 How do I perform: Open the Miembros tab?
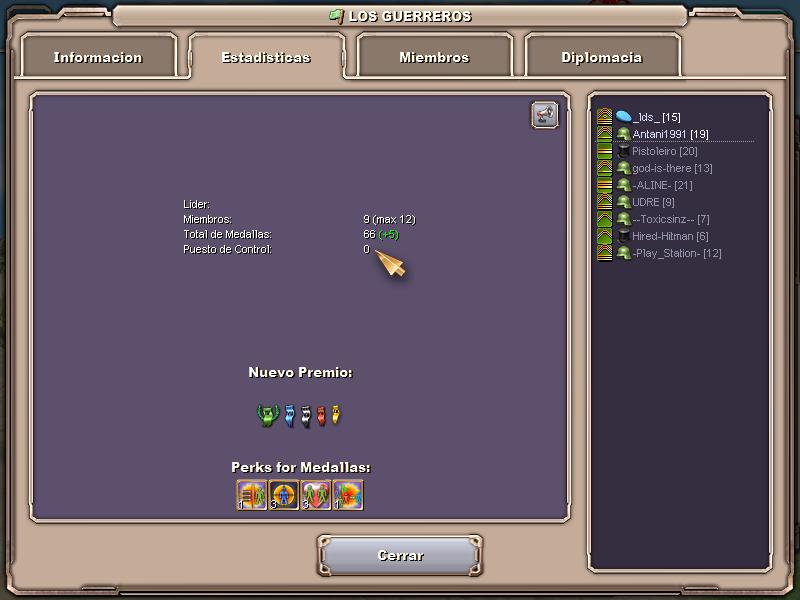click(434, 57)
